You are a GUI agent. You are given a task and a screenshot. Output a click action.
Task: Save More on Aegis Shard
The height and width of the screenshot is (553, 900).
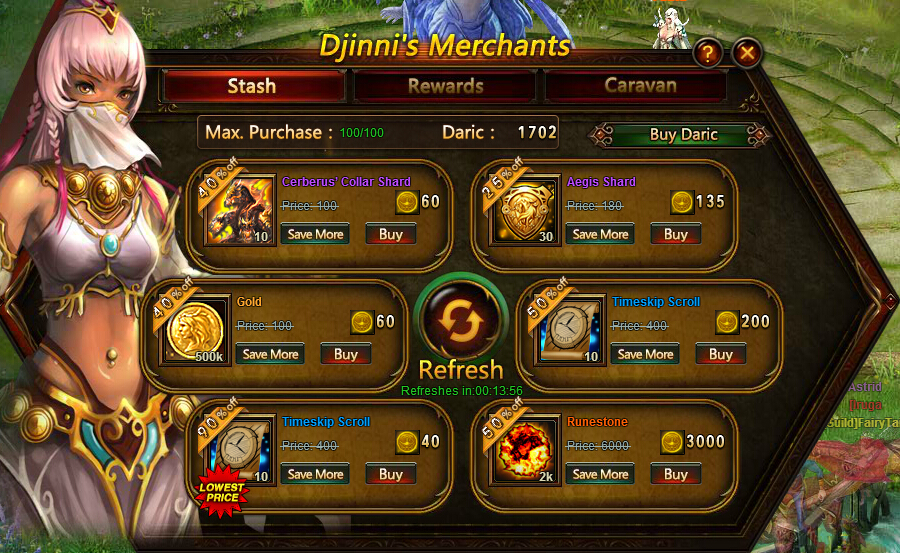tap(600, 234)
